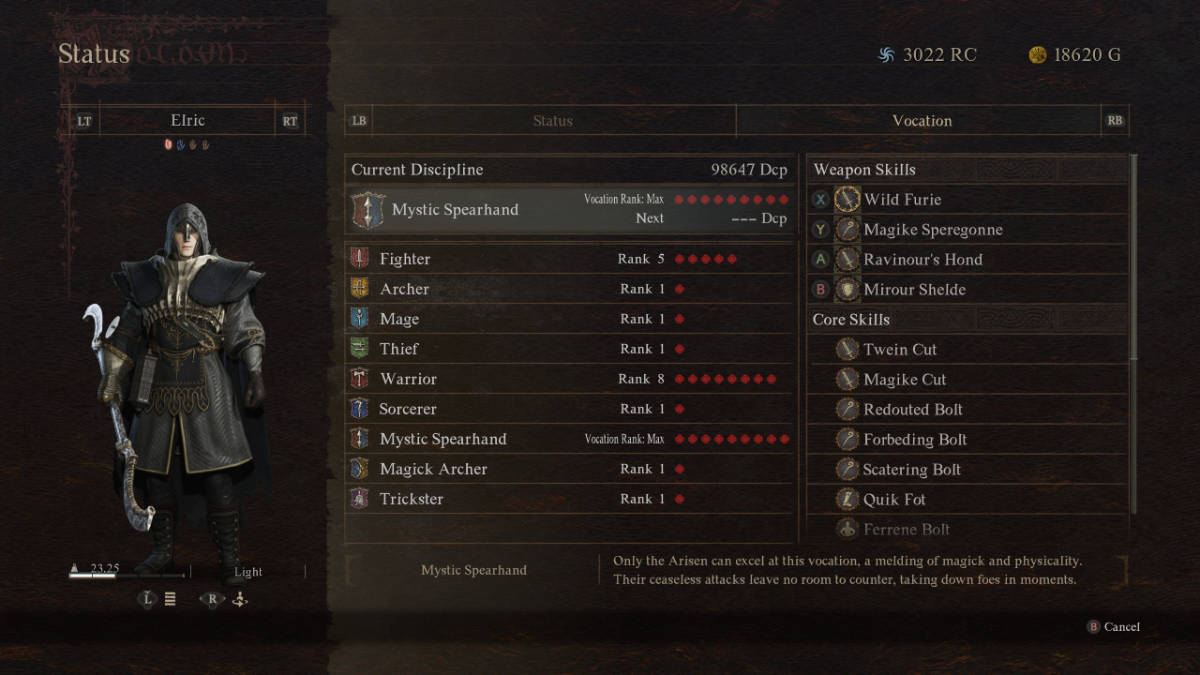The width and height of the screenshot is (1200, 675).
Task: Select the Fighter vocation row
Action: pyautogui.click(x=569, y=259)
